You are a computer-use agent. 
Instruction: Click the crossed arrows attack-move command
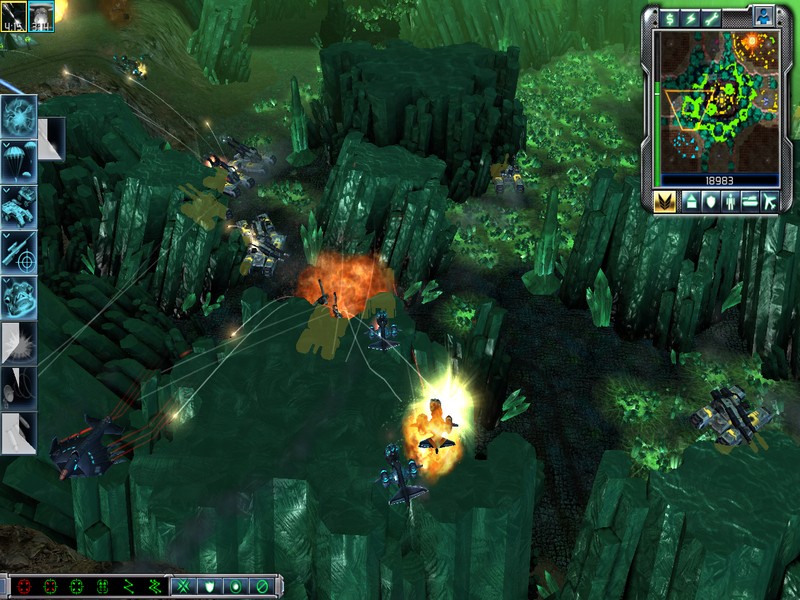tap(183, 586)
